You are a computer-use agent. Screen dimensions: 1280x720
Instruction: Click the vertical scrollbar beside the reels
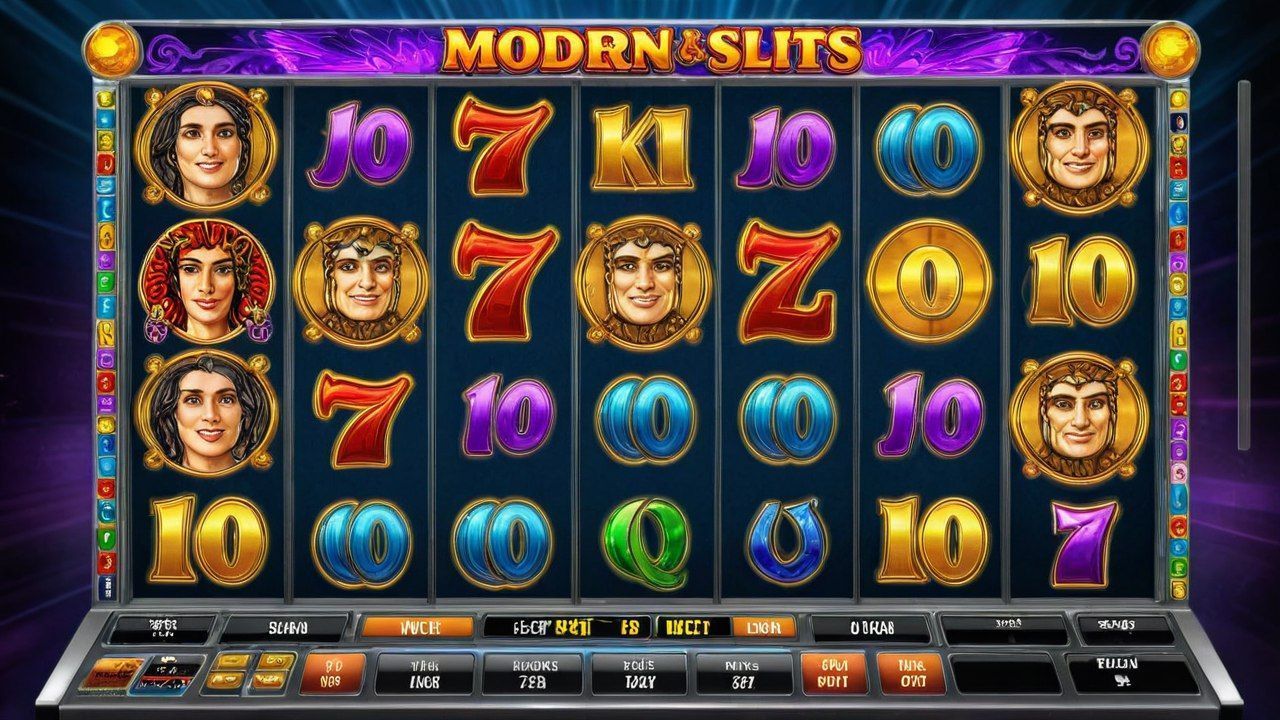coord(1243,265)
